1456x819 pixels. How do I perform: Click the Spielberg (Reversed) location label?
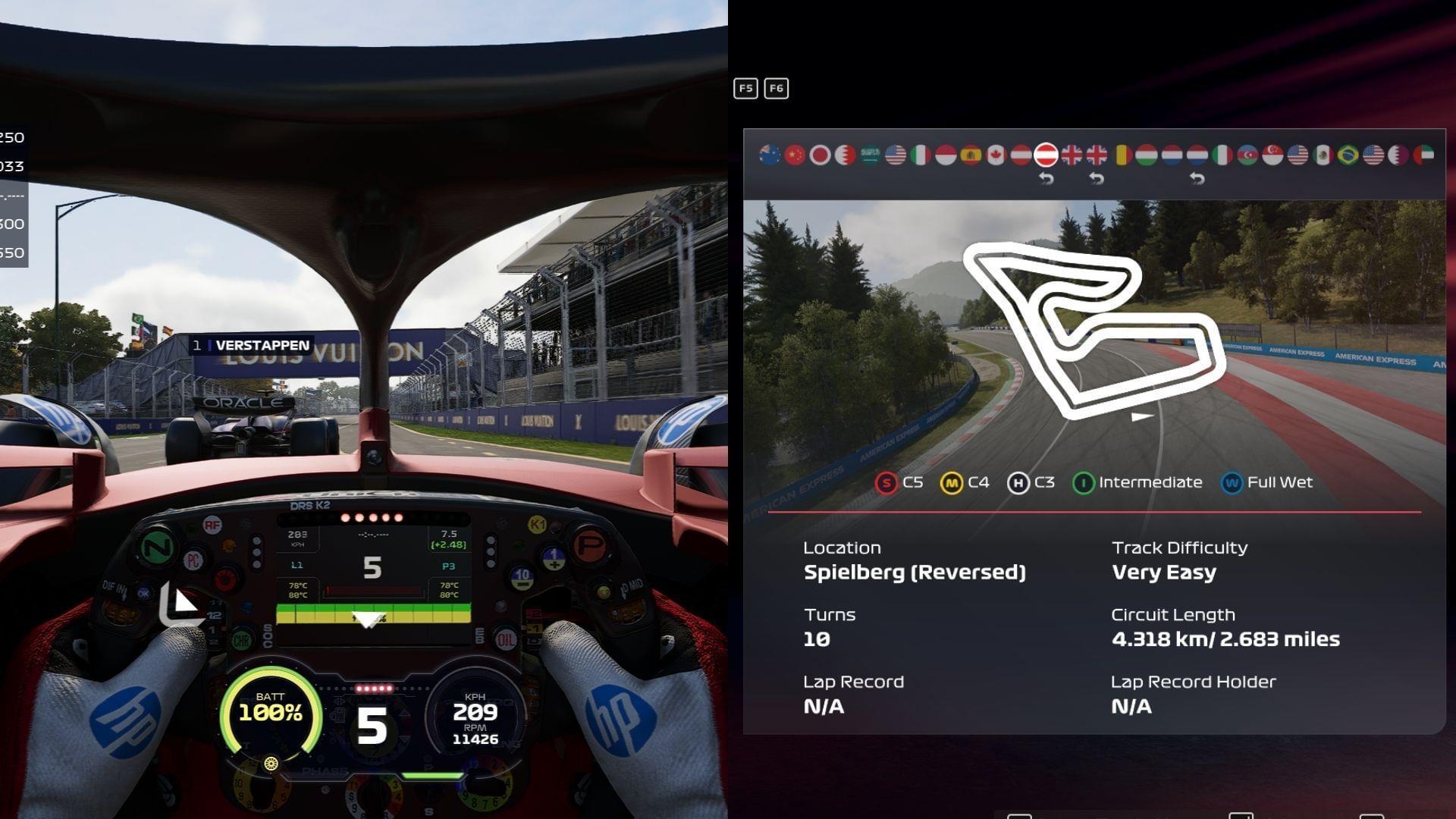point(915,573)
